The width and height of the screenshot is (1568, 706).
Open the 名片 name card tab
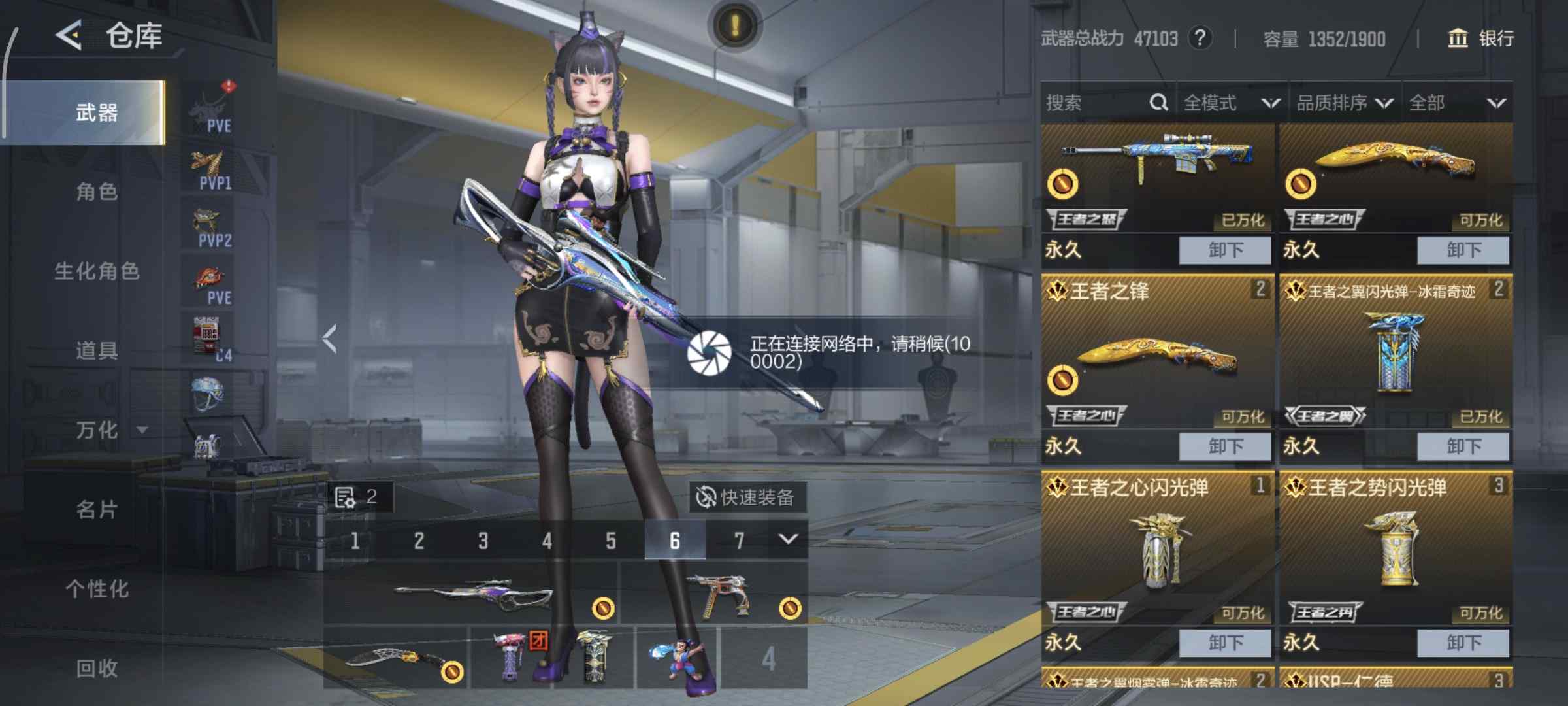[x=97, y=509]
